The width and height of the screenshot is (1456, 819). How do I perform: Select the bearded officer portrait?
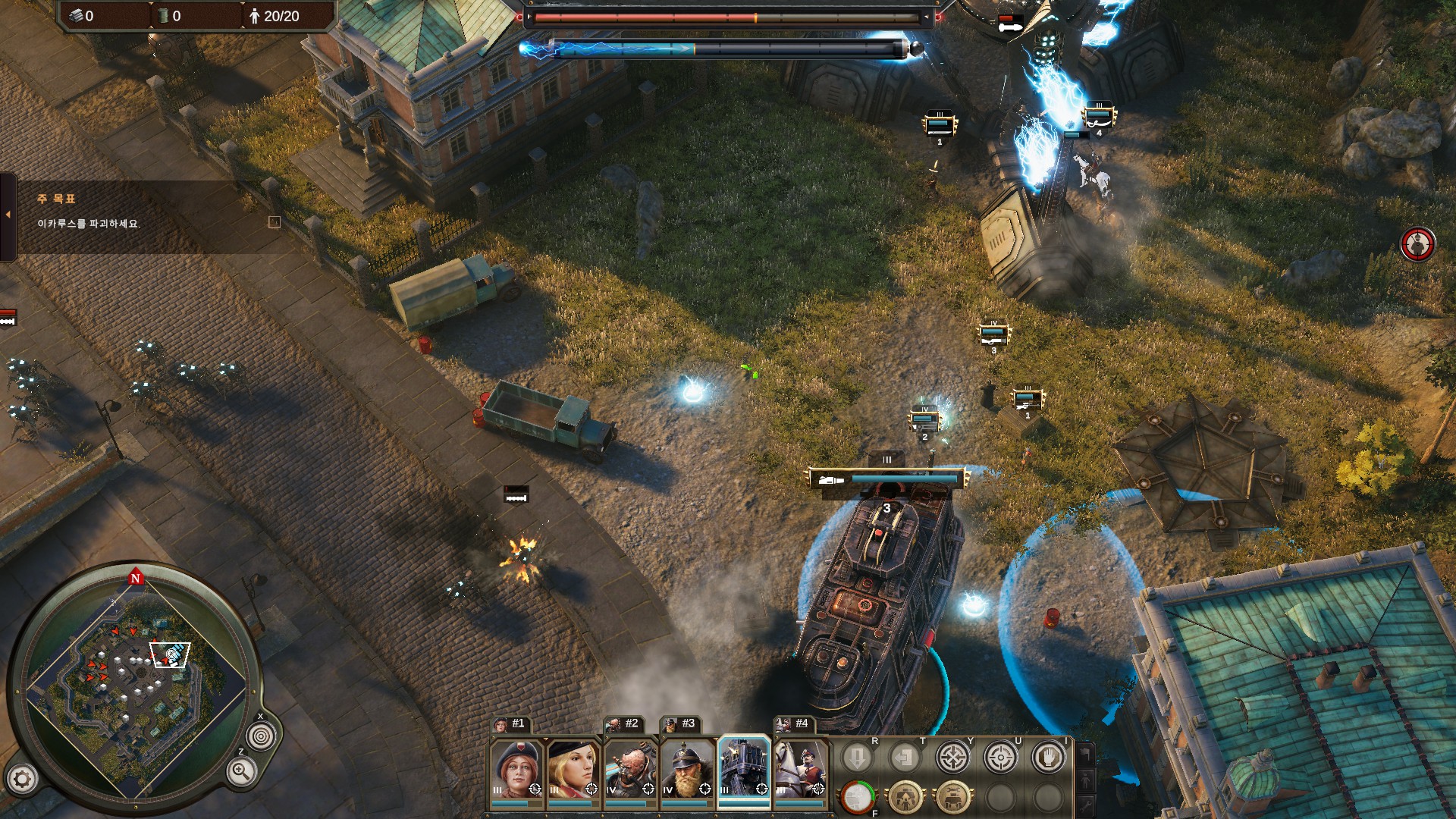pyautogui.click(x=687, y=768)
